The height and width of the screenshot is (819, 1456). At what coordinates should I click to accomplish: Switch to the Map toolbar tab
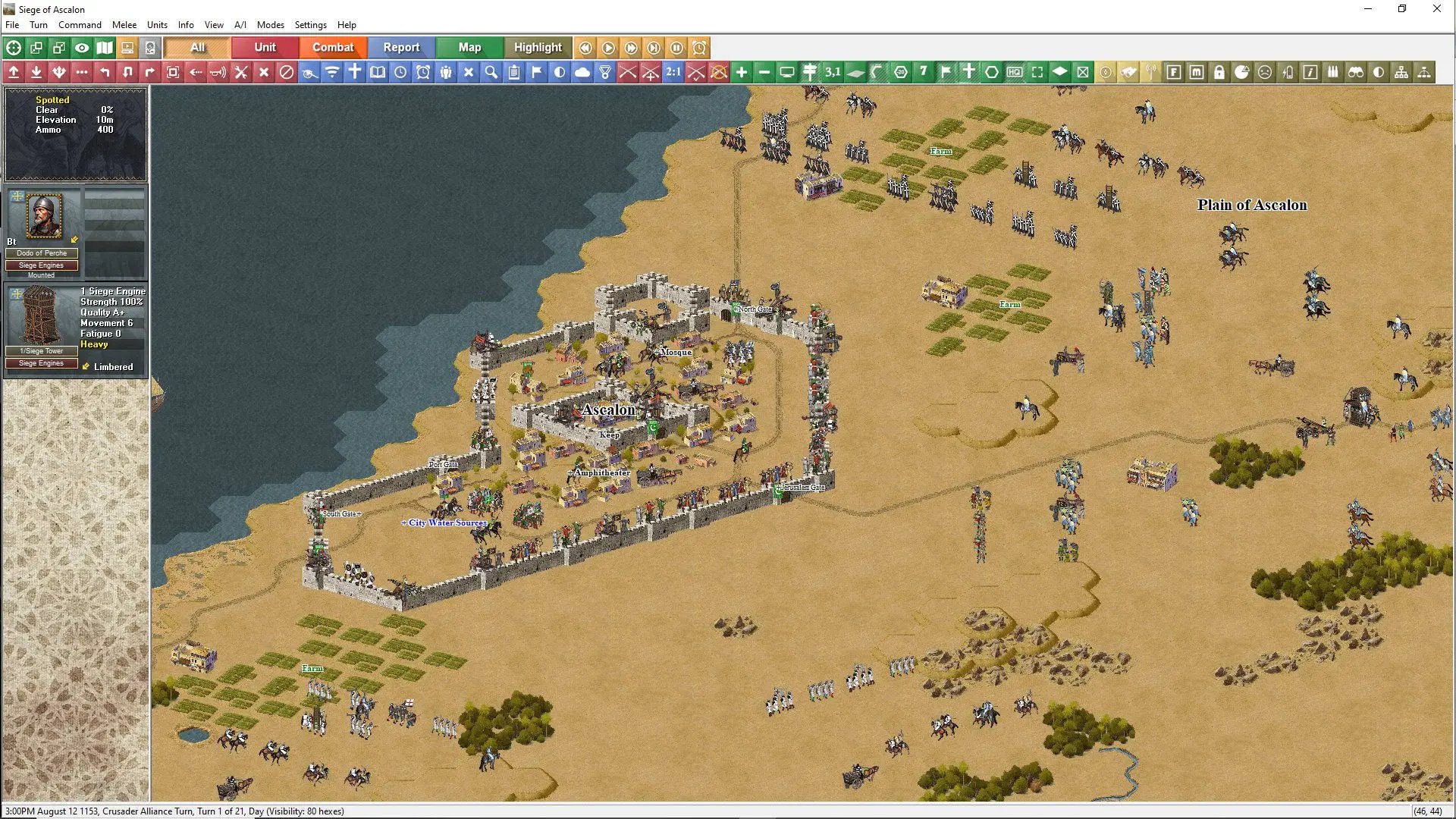(x=469, y=47)
